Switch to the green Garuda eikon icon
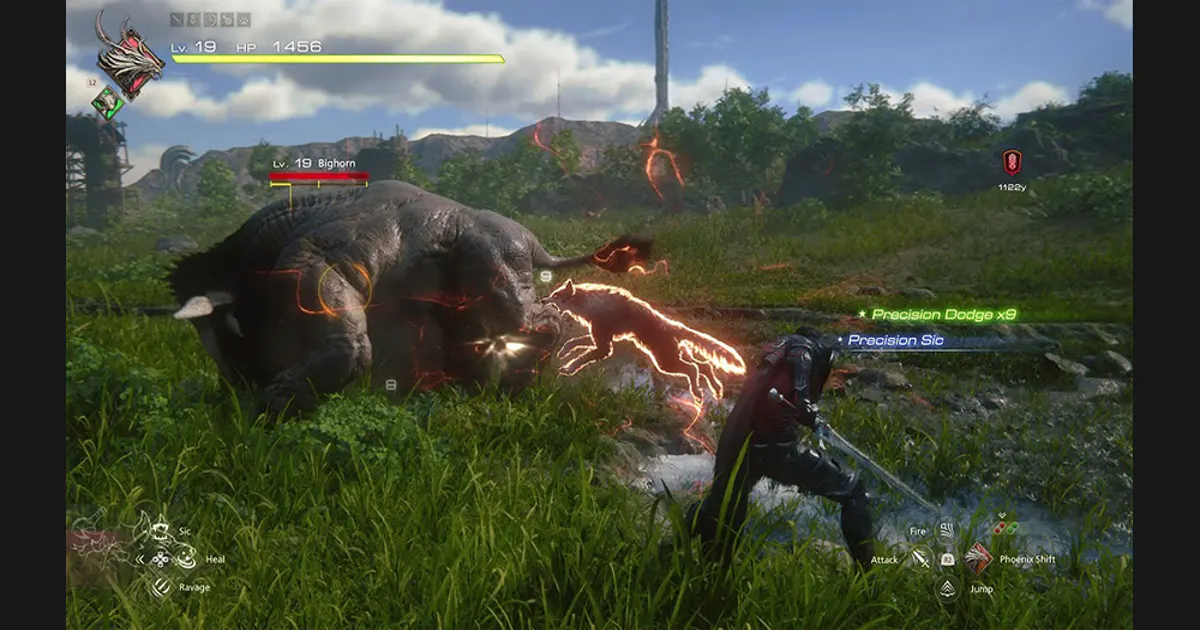Viewport: 1200px width, 630px height. pos(107,102)
